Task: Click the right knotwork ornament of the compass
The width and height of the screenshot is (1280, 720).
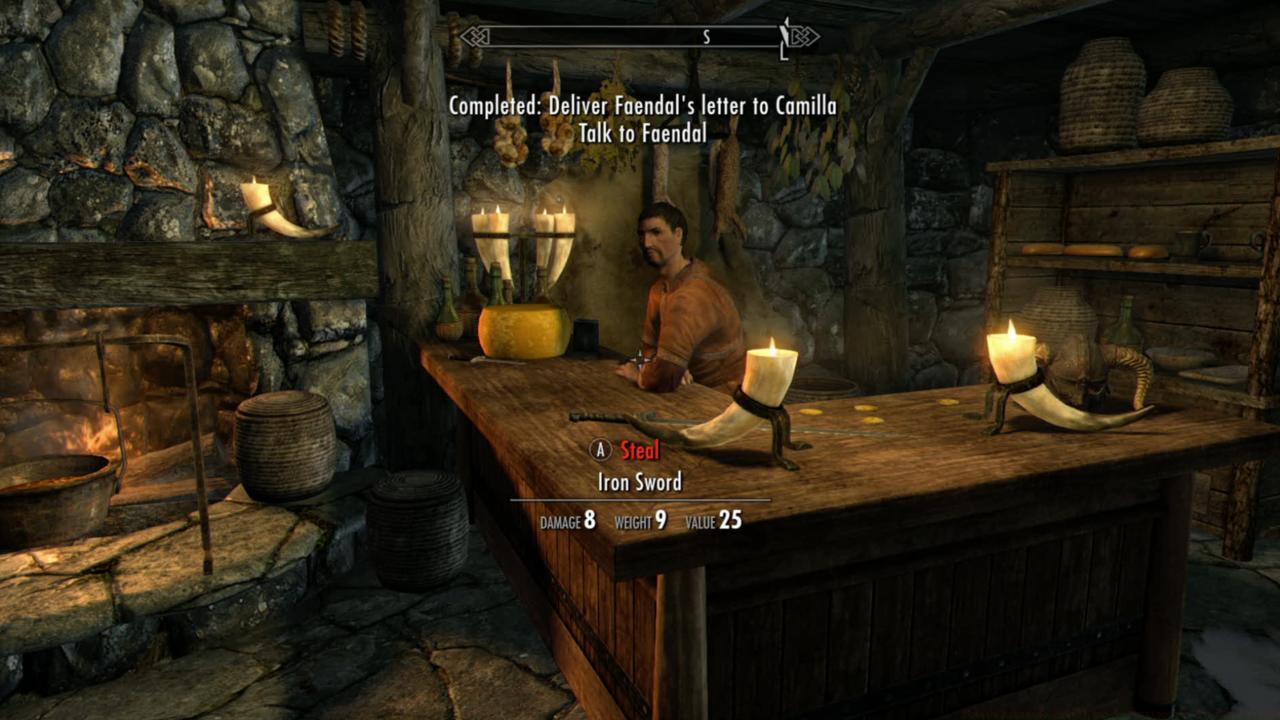Action: [x=800, y=36]
